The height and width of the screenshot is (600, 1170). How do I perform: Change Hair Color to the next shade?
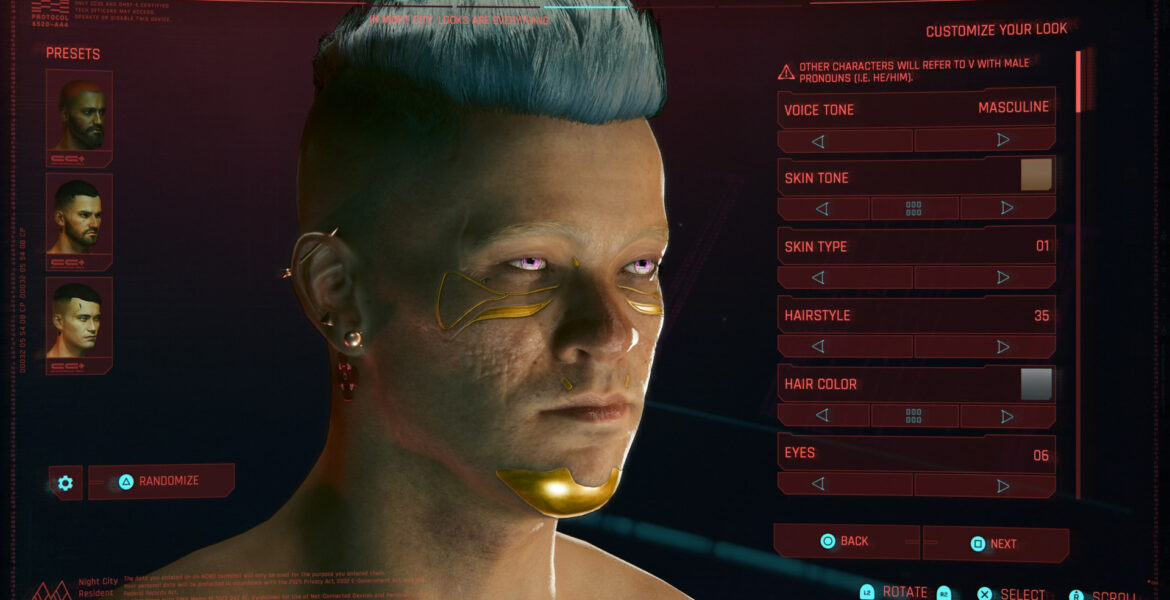click(x=1007, y=415)
